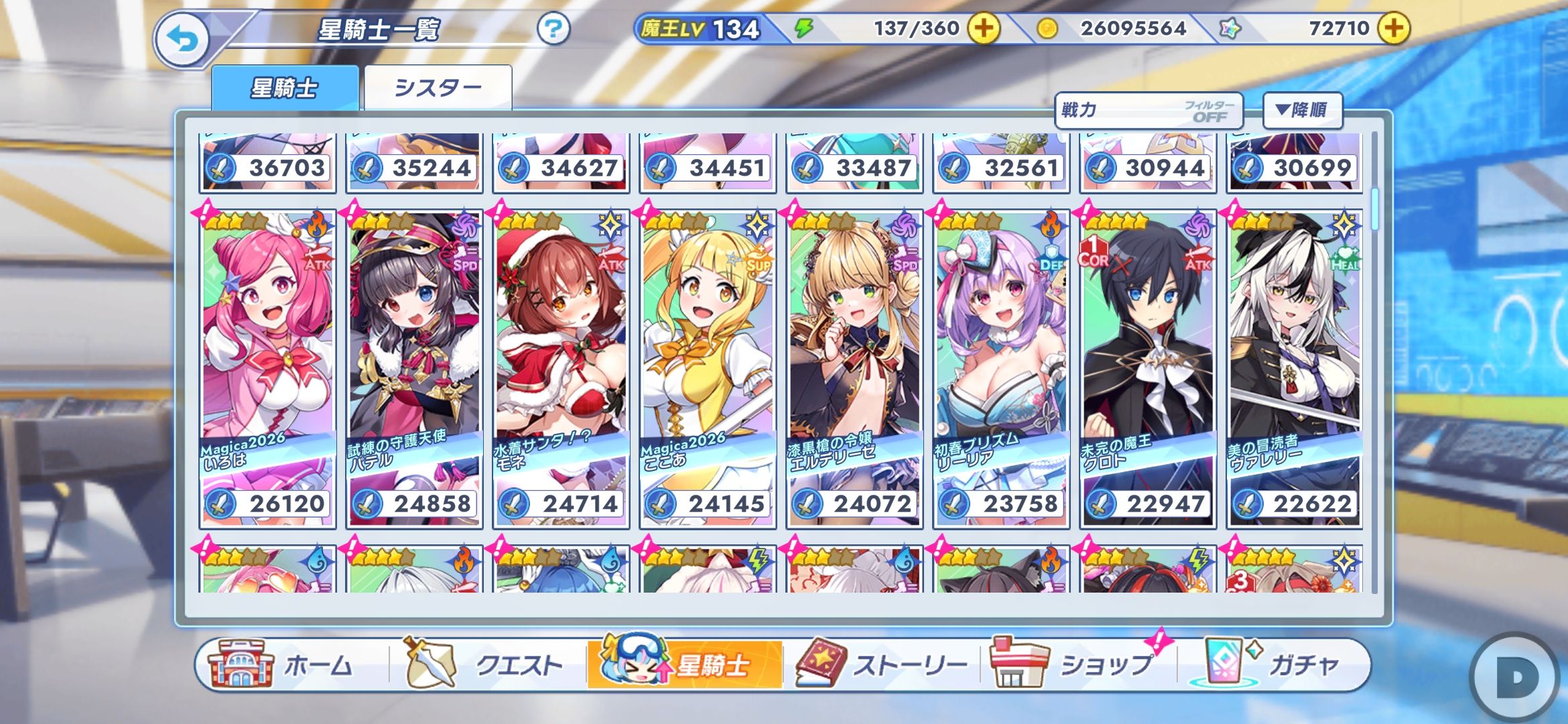Open the 戦力 sort filter dropdown

coord(1148,111)
